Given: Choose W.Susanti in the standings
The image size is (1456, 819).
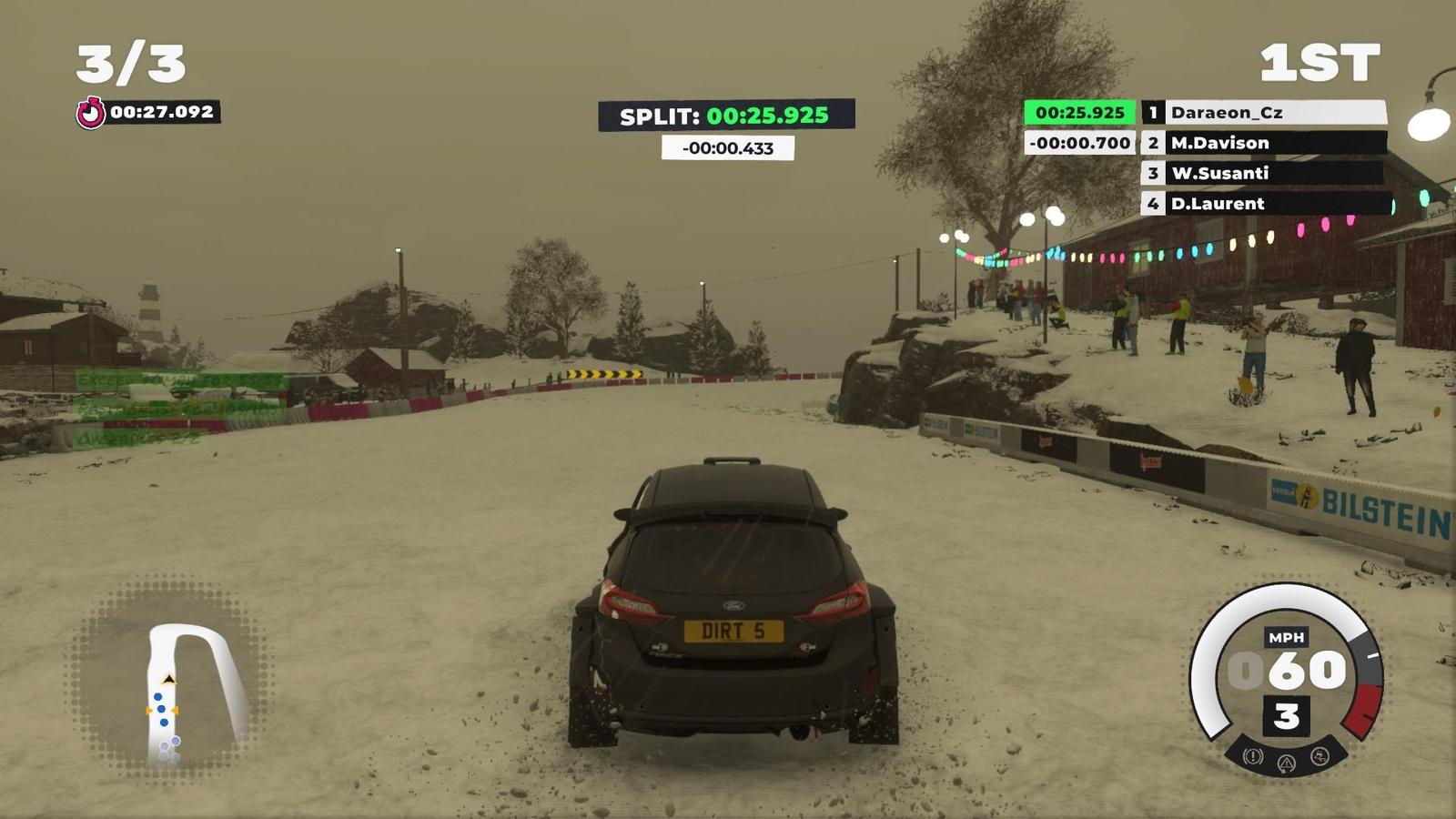Looking at the screenshot, I should pos(1265,173).
